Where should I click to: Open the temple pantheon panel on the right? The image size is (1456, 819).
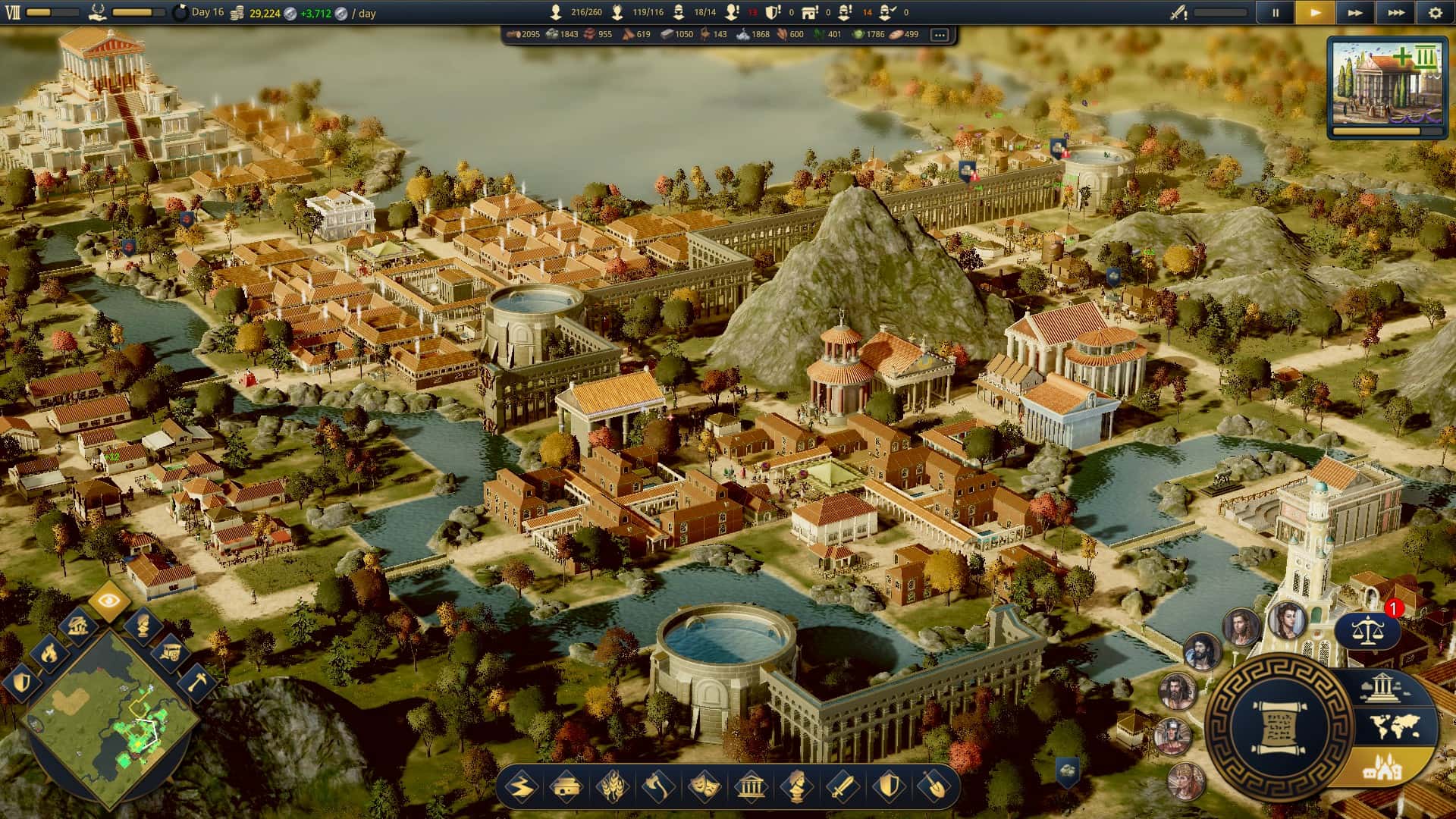click(1382, 687)
